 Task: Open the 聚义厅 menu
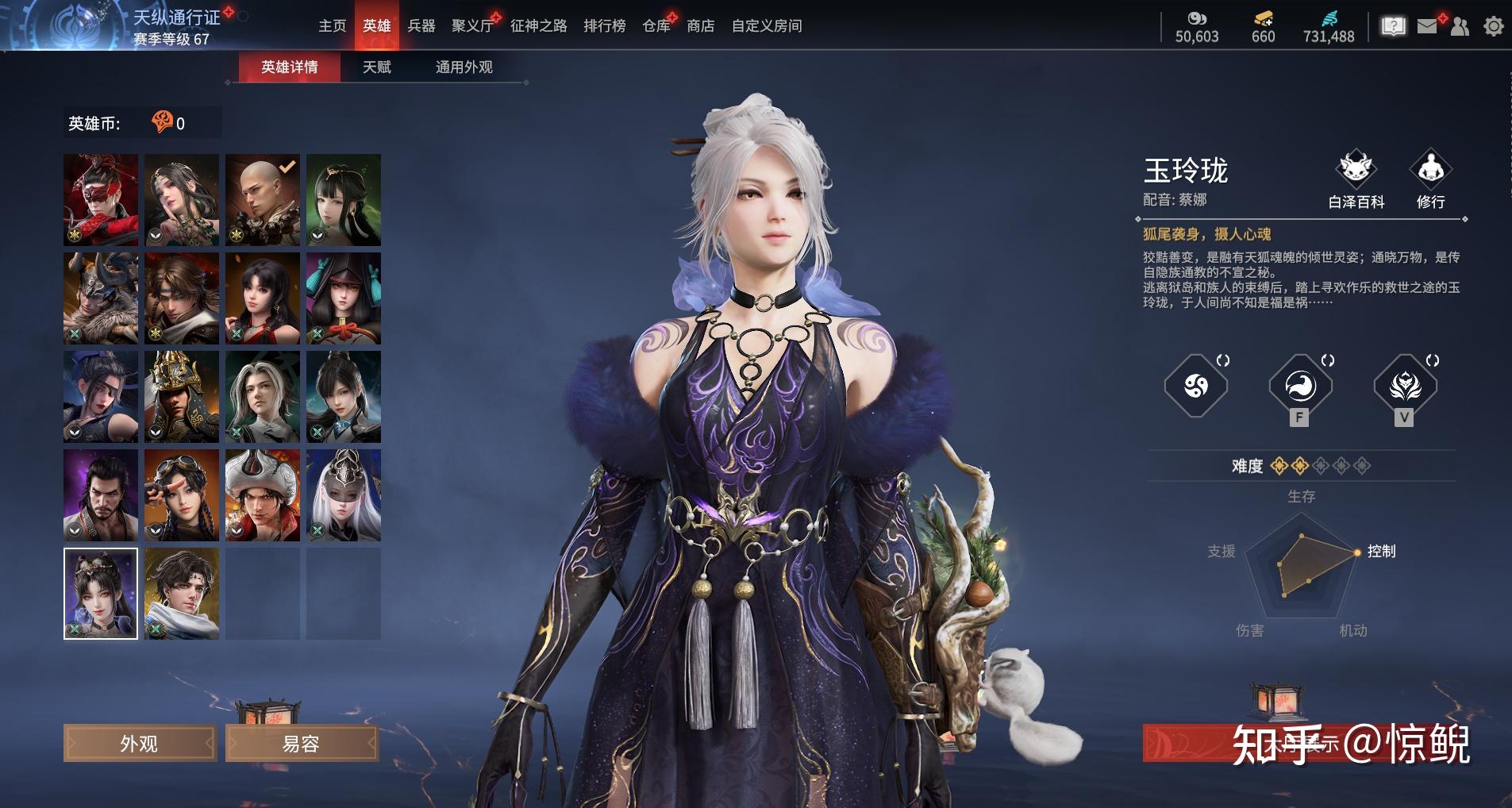point(471,26)
